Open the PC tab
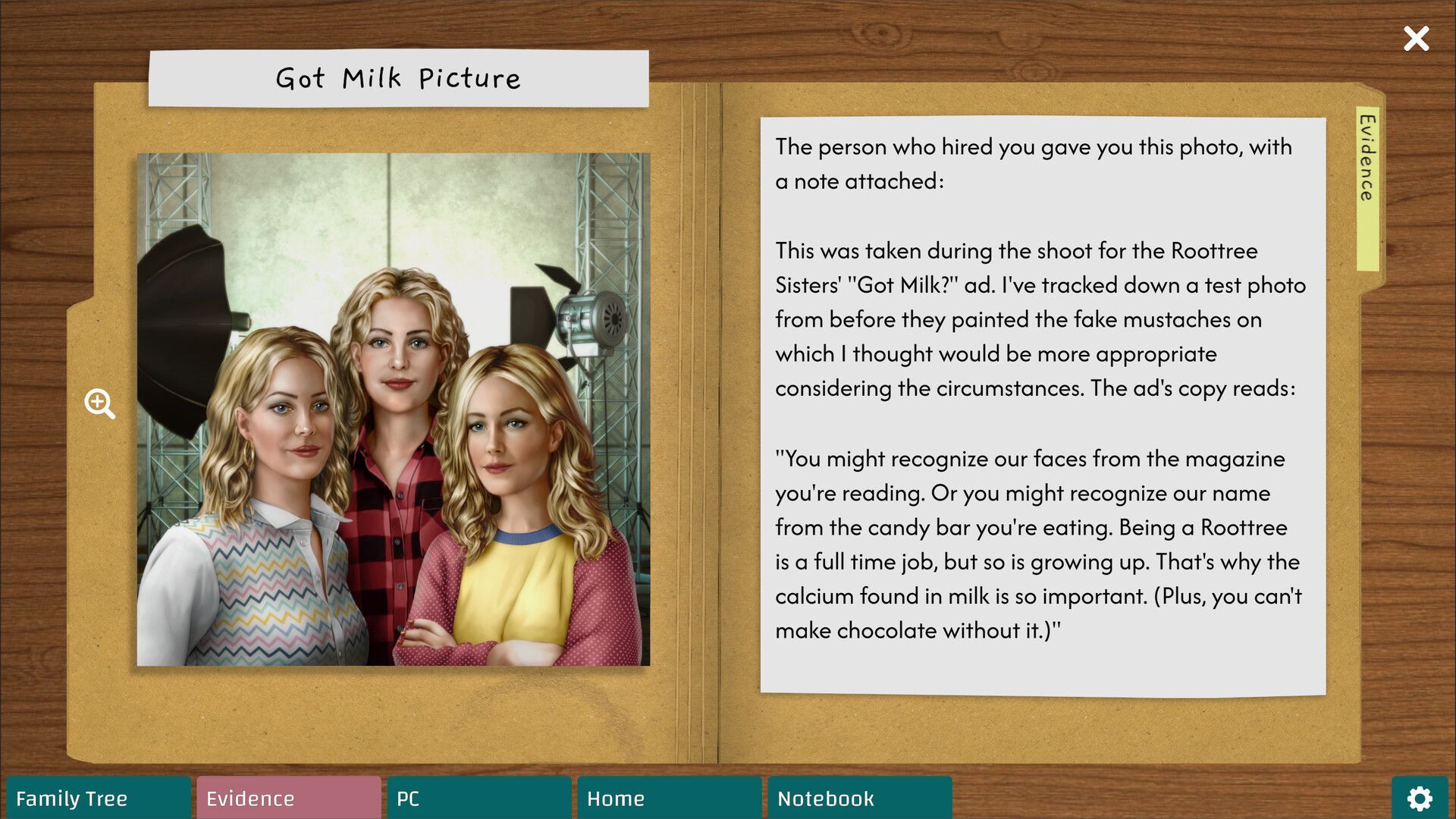Image resolution: width=1456 pixels, height=819 pixels. 479,798
